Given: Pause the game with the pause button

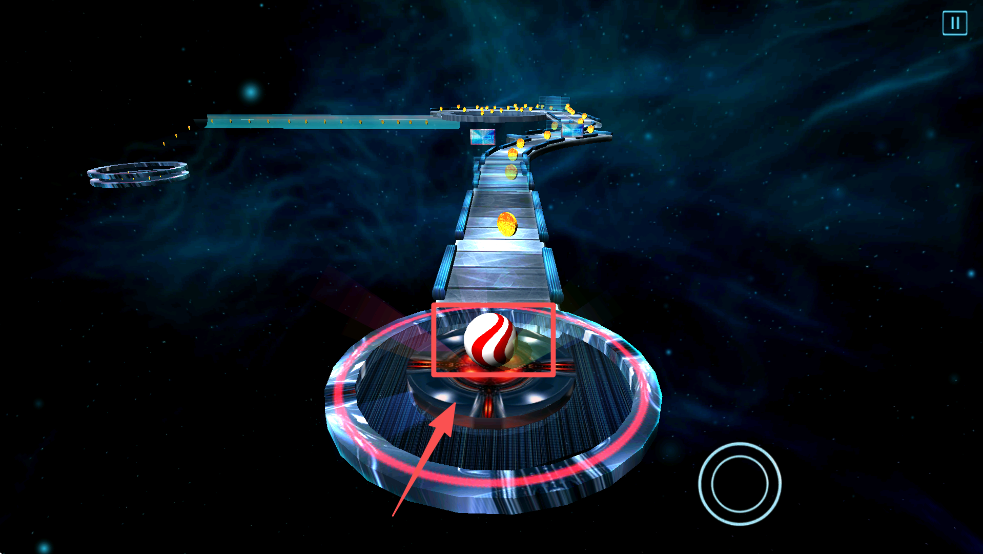Looking at the screenshot, I should 954,23.
